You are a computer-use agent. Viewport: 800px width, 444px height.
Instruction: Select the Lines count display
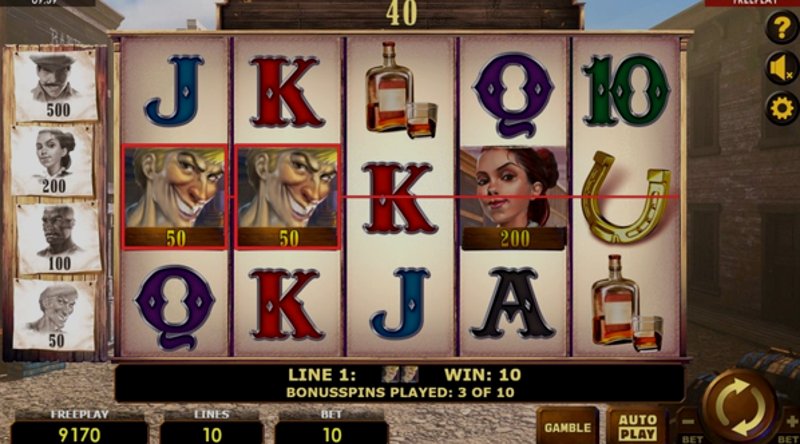211,431
